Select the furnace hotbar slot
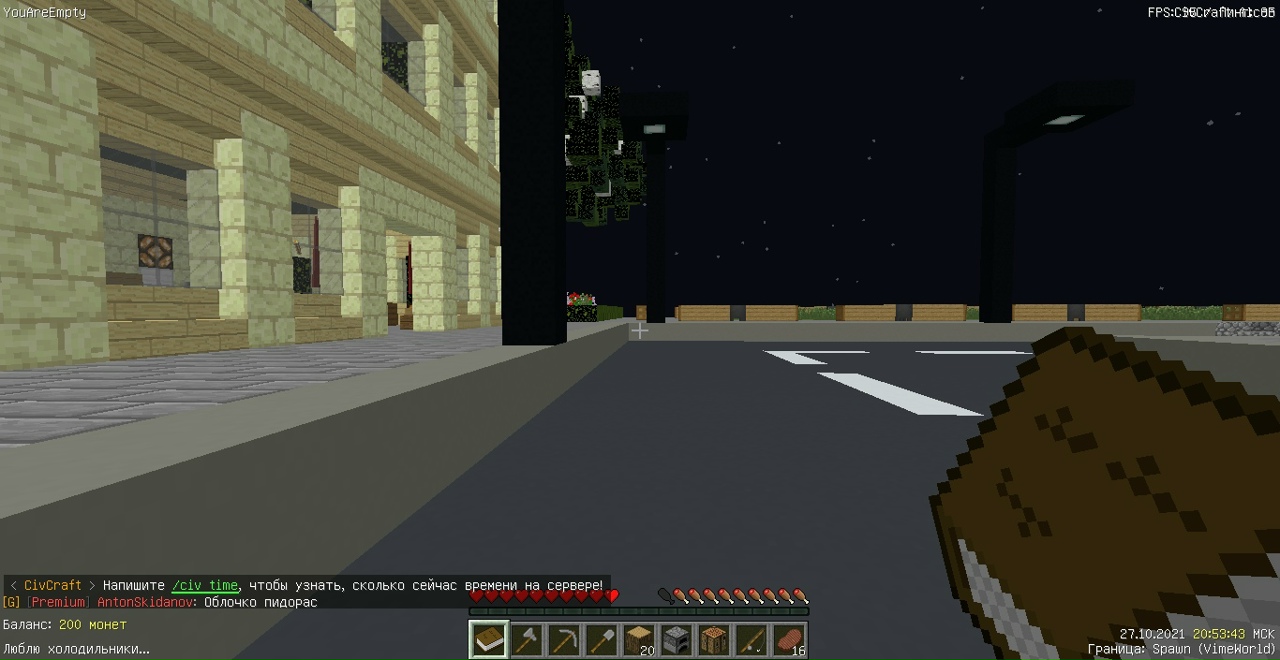 pos(676,640)
